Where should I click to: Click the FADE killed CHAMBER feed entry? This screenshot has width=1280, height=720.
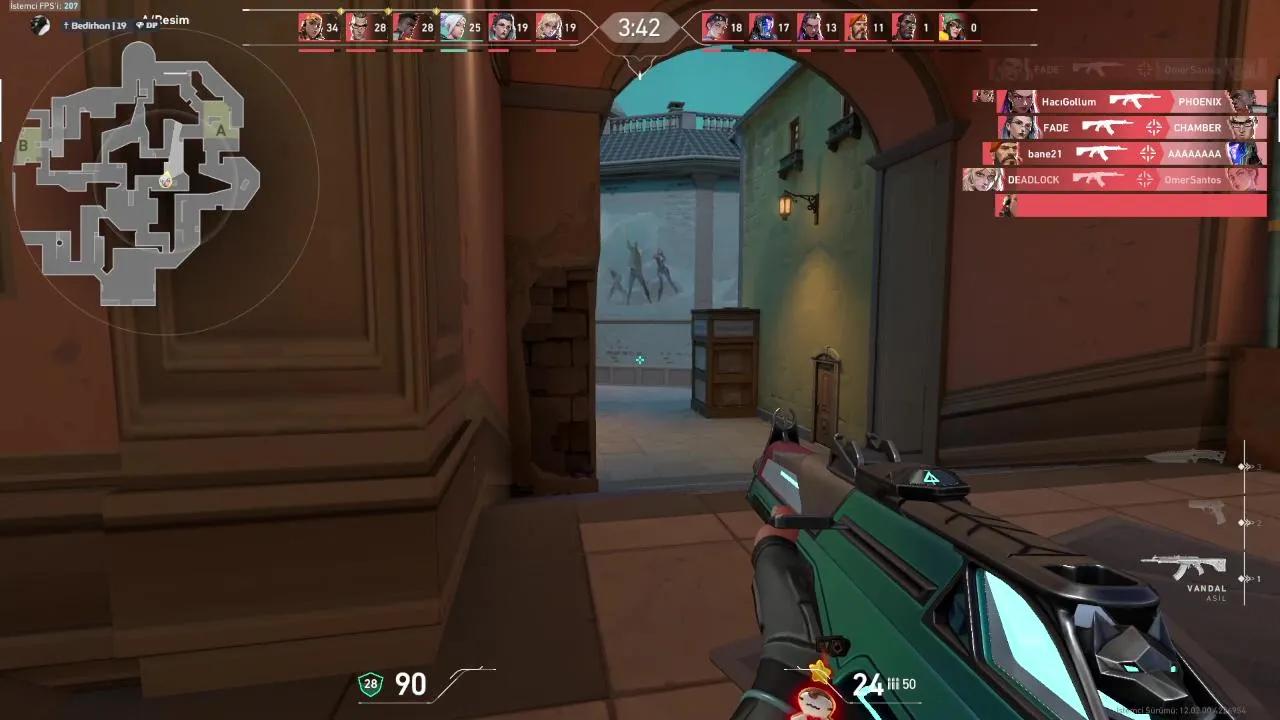(x=1131, y=128)
